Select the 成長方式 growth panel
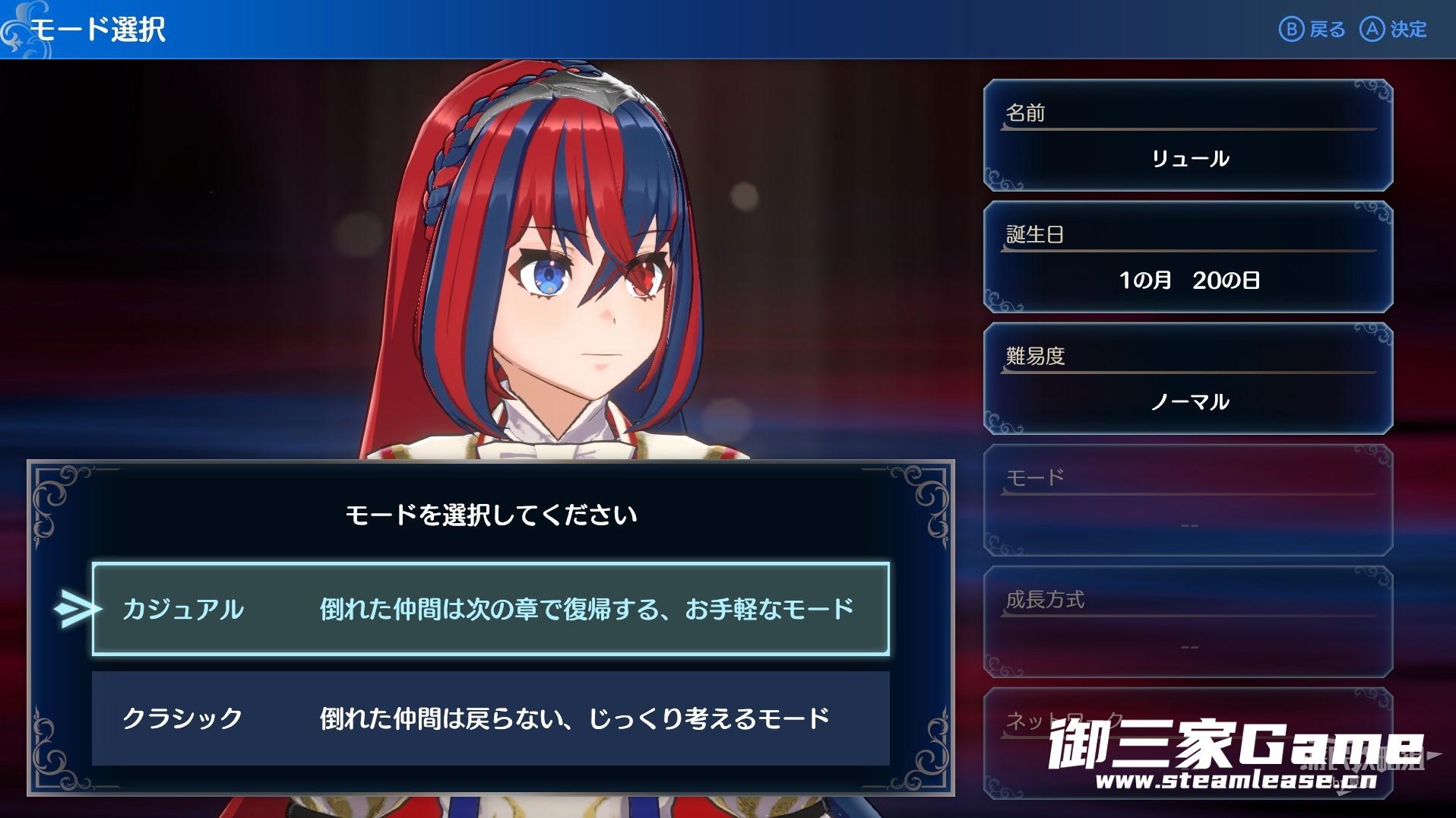 click(x=1188, y=622)
